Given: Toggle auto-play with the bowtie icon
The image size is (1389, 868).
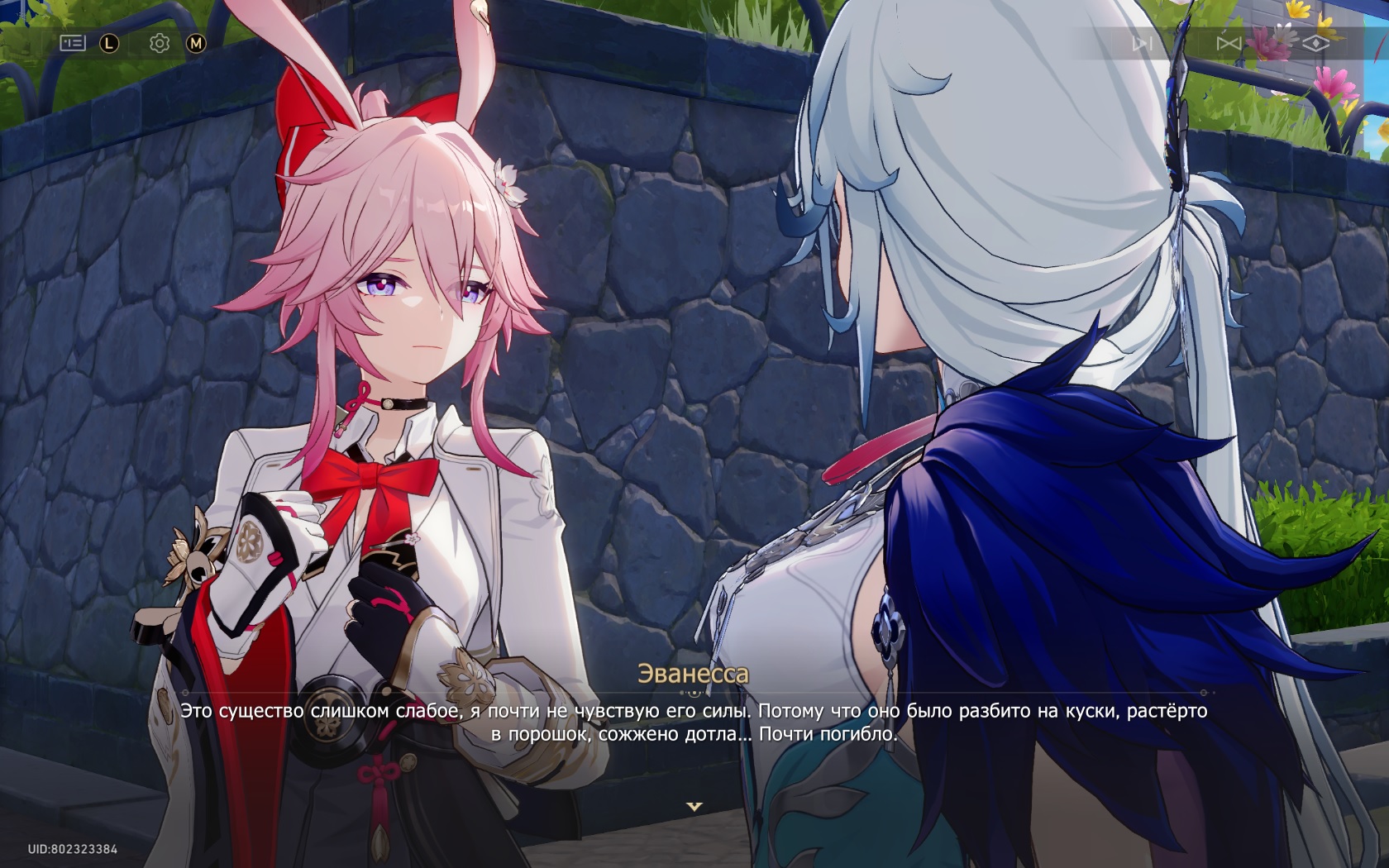Looking at the screenshot, I should pyautogui.click(x=1229, y=43).
